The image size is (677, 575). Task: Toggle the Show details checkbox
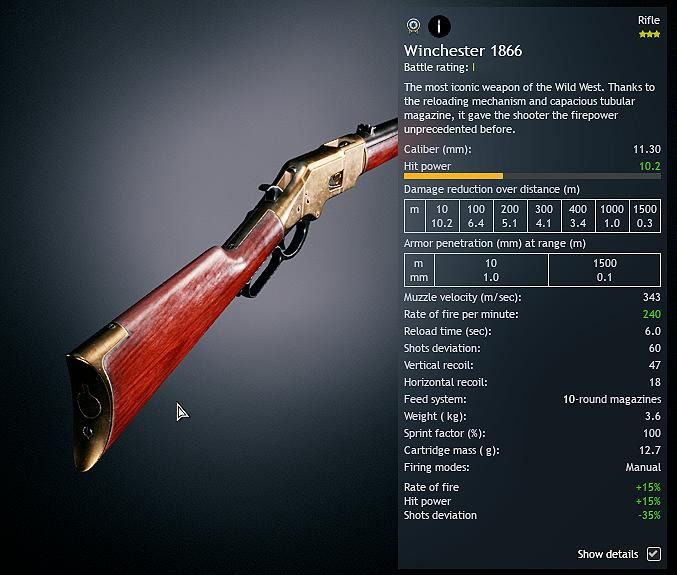(x=654, y=554)
